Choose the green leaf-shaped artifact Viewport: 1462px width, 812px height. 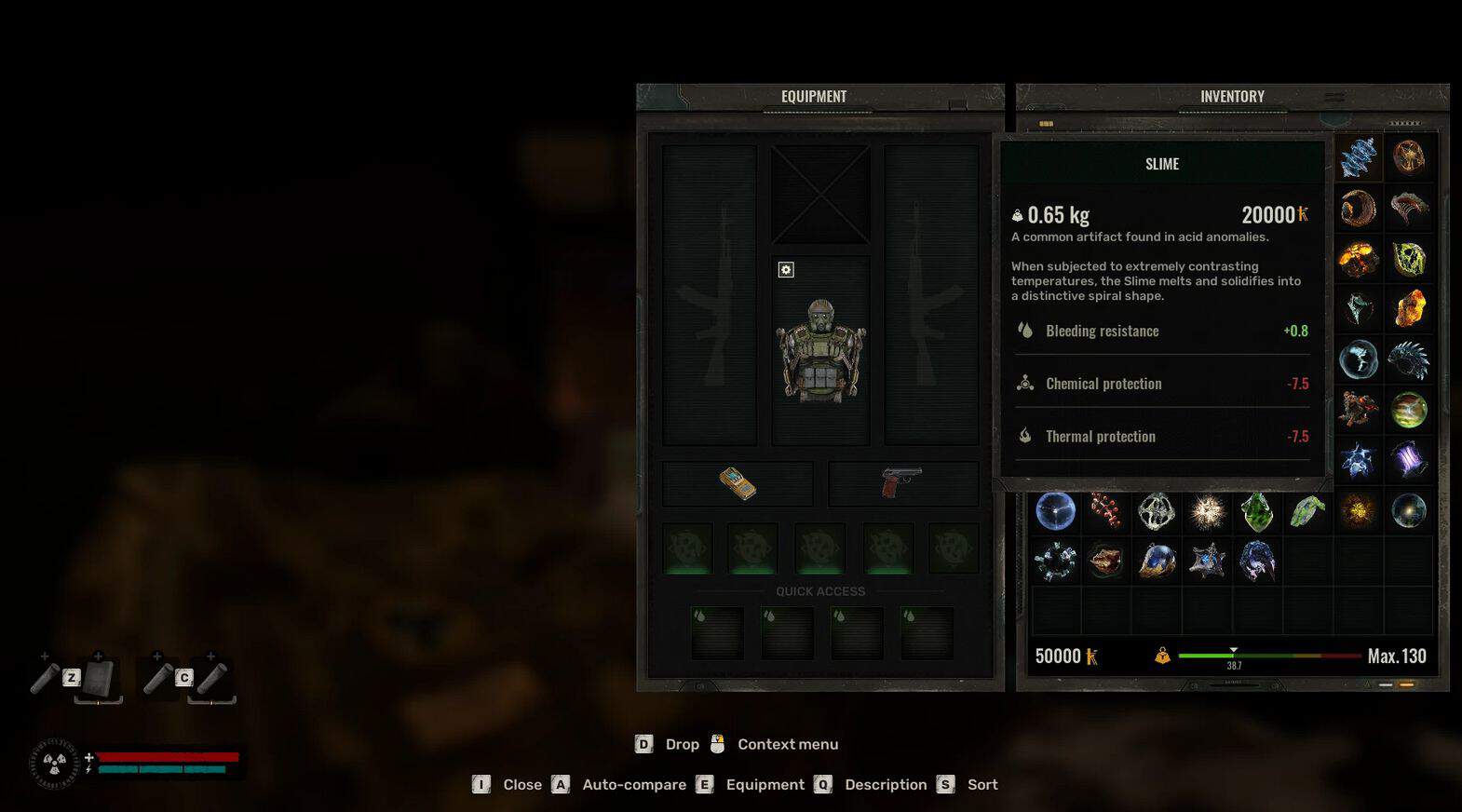click(1307, 511)
